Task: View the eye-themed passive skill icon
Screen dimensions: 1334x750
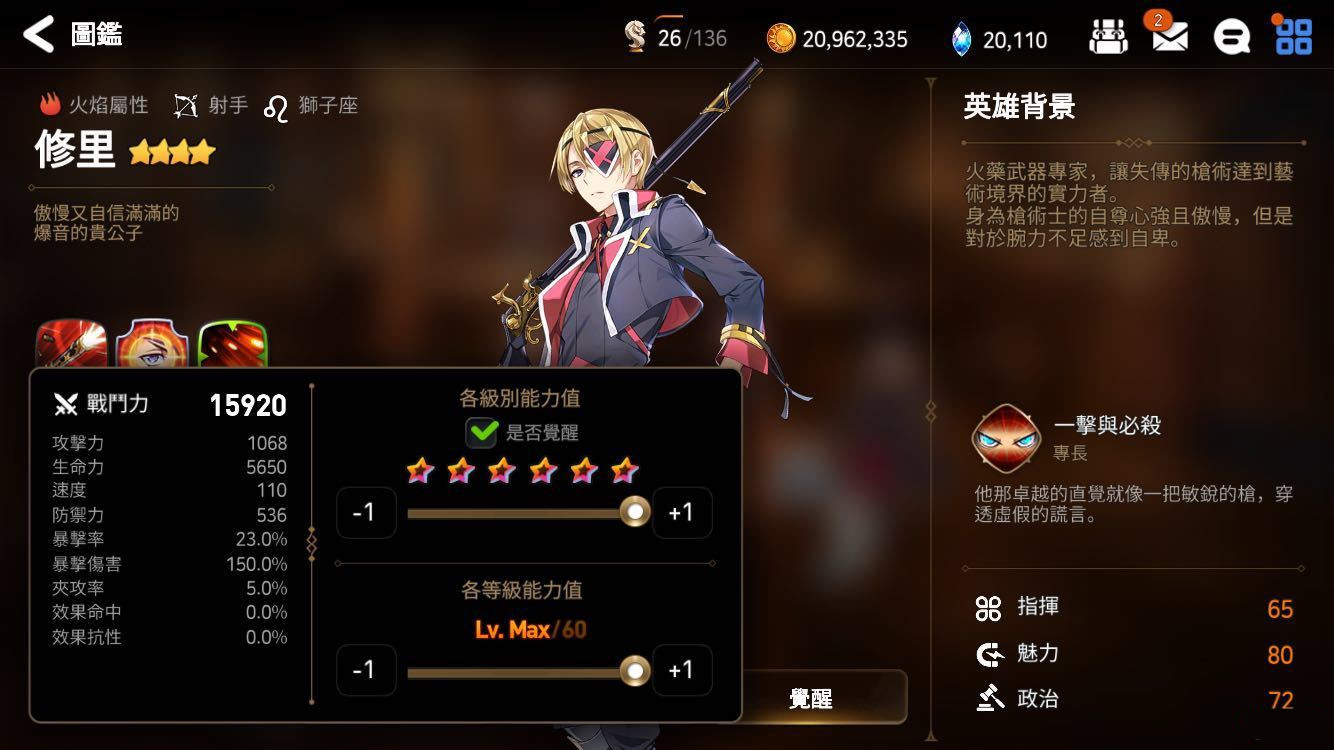Action: tap(152, 344)
